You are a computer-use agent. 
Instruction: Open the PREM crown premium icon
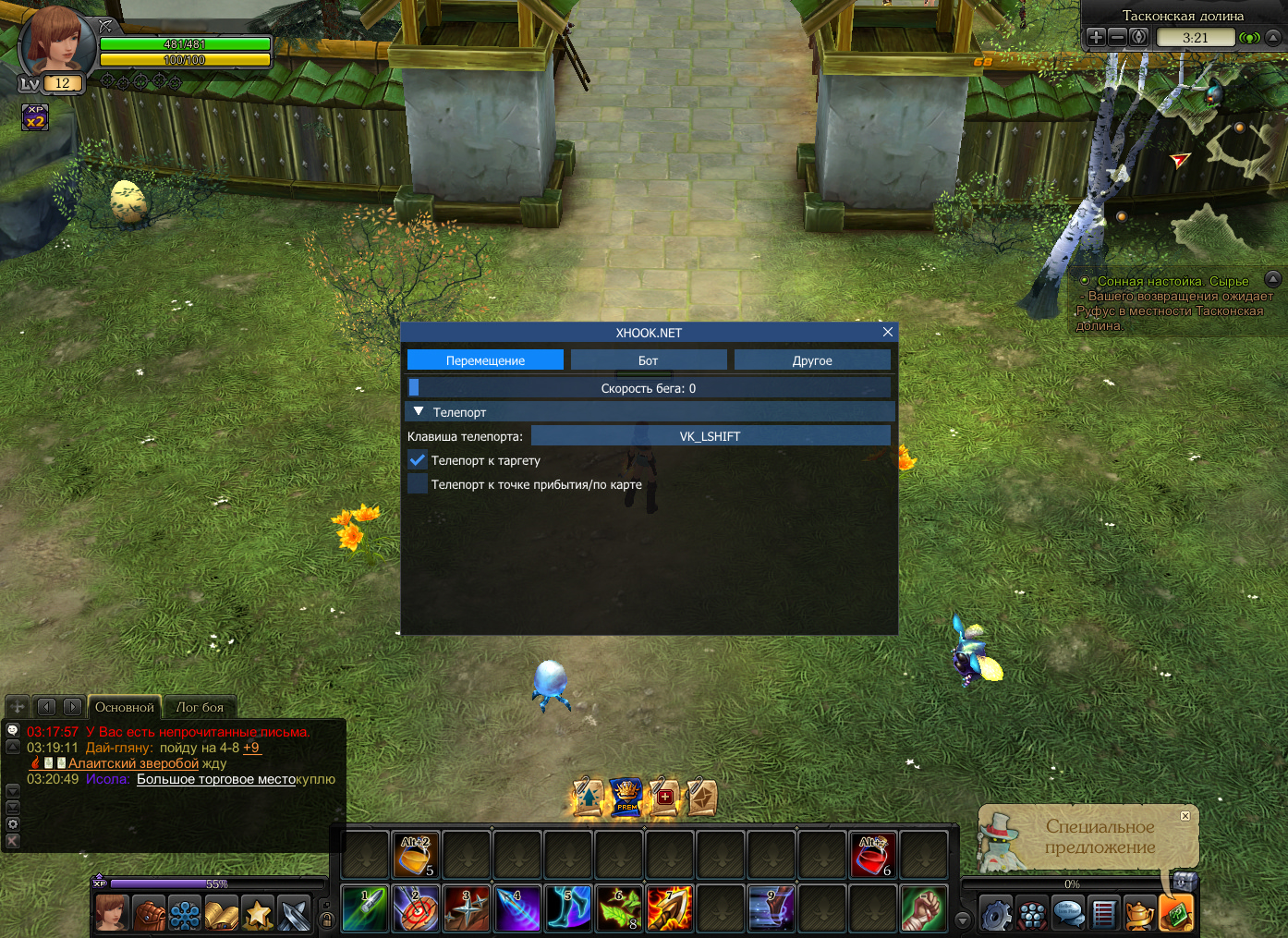tap(626, 797)
